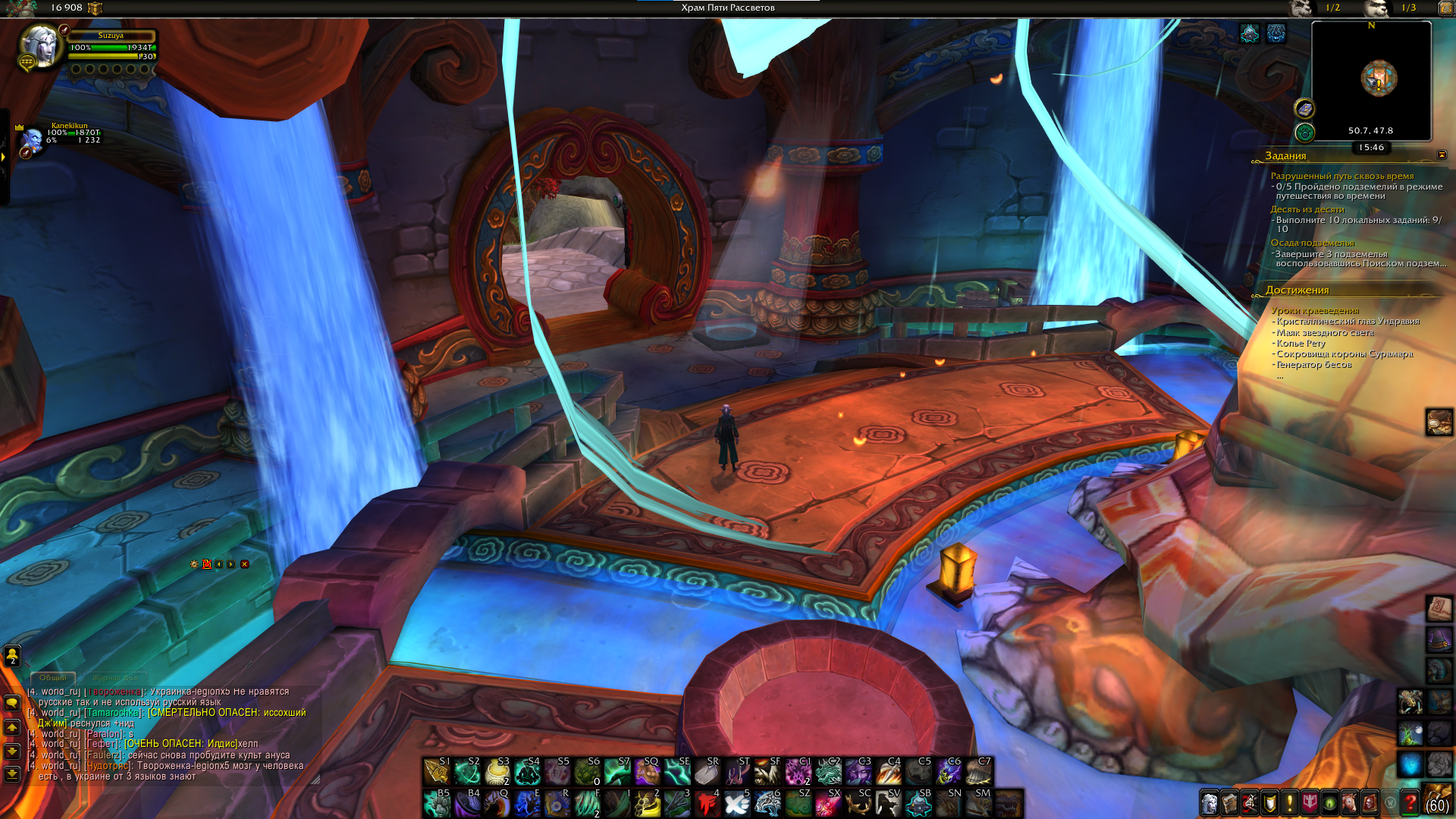Click Suzuya's player portrait
Viewport: 1456px width, 819px height.
click(x=40, y=47)
